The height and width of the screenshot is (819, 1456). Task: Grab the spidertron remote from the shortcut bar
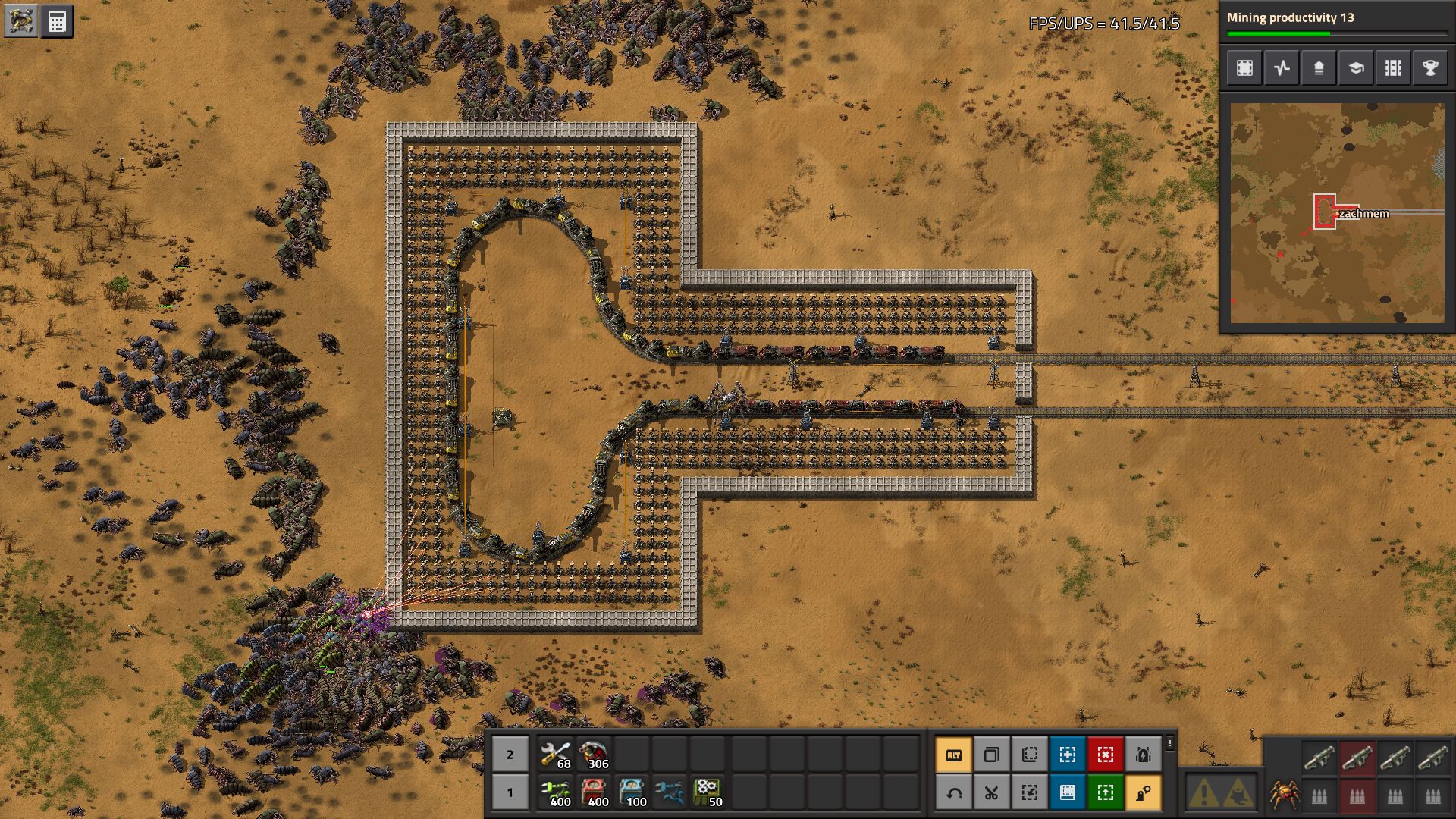click(x=1144, y=793)
